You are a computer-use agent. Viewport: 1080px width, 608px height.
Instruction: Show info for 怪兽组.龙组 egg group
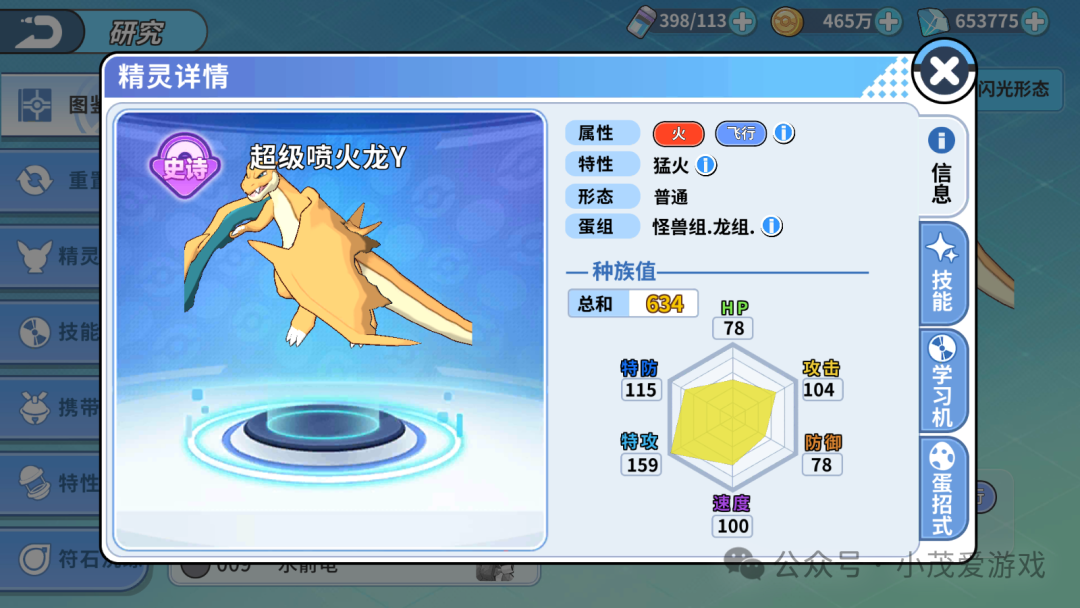coord(772,226)
